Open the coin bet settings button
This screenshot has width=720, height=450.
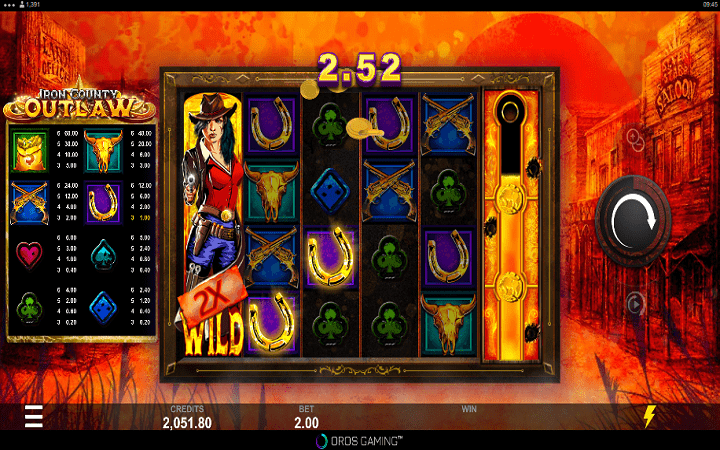point(636,136)
